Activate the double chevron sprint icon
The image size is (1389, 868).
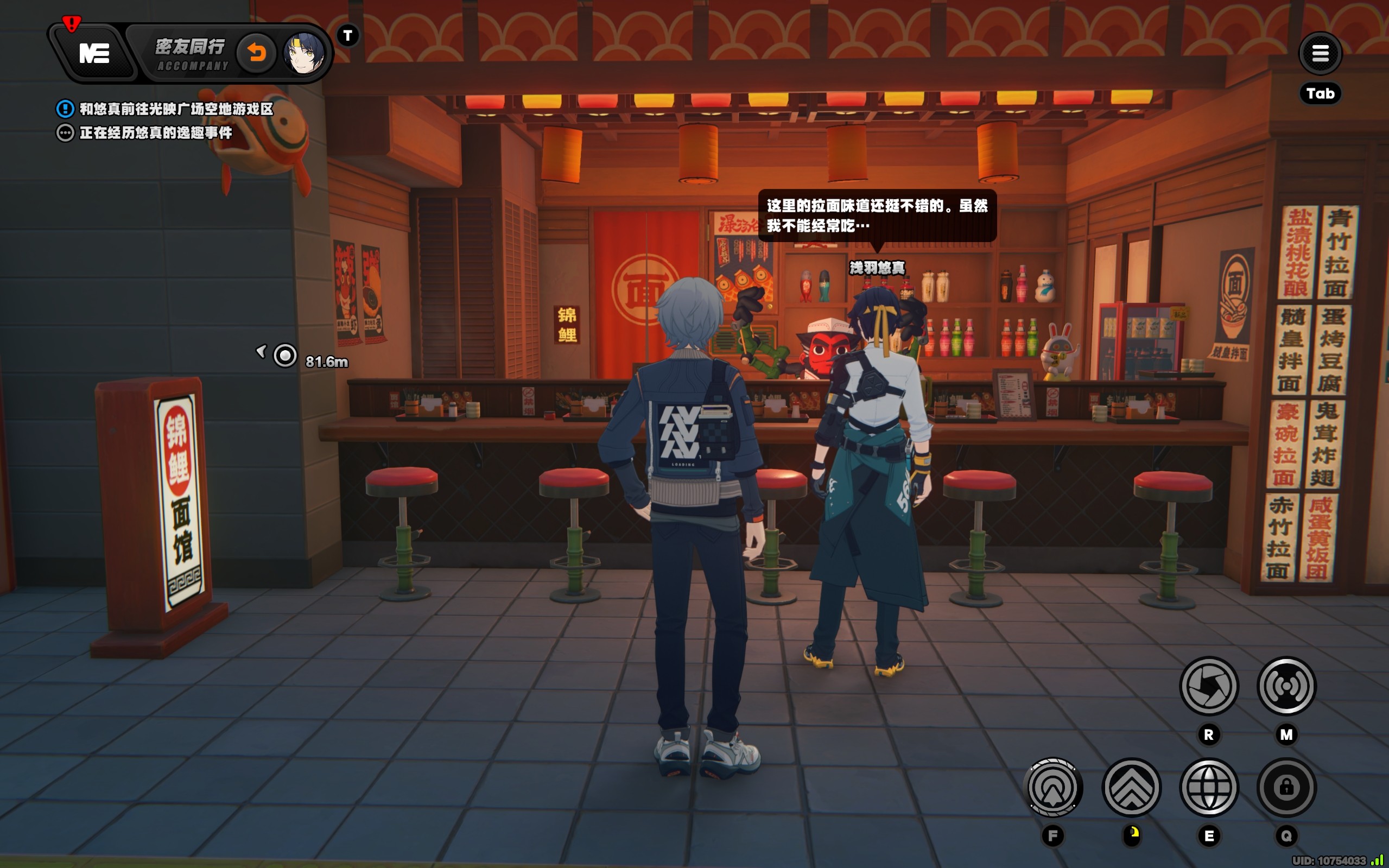[1131, 787]
